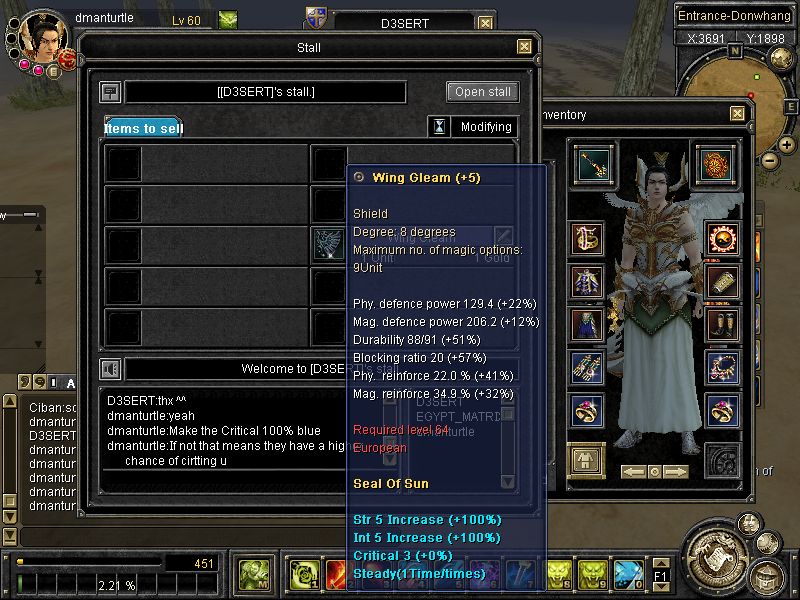Close the Inventory window
The width and height of the screenshot is (800, 600).
click(737, 114)
